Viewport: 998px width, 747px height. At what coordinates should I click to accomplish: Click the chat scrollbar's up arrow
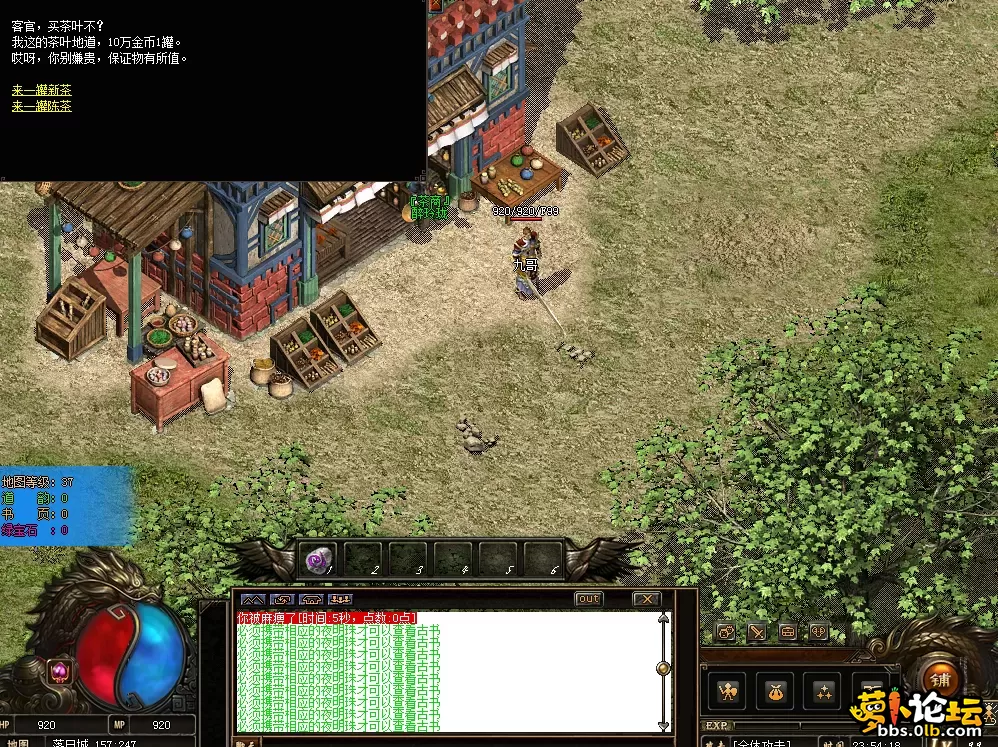tap(662, 618)
